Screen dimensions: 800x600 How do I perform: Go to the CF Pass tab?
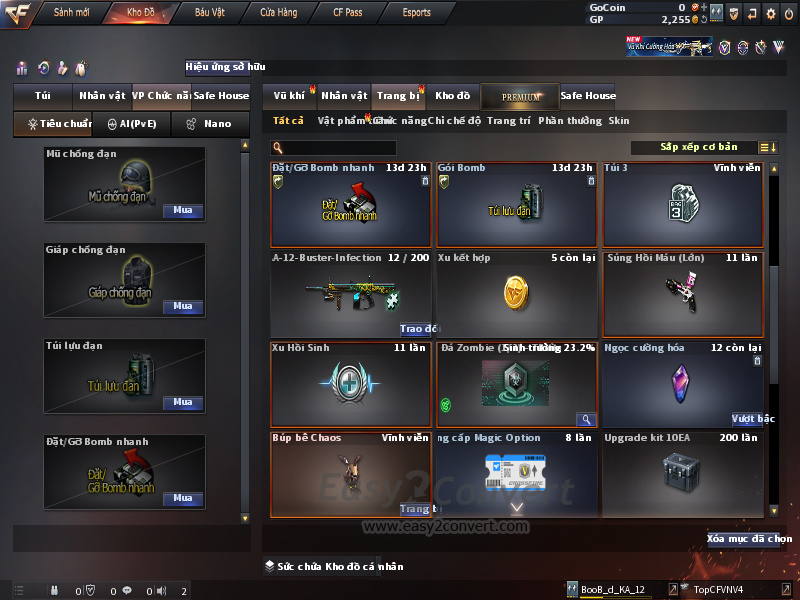[347, 13]
